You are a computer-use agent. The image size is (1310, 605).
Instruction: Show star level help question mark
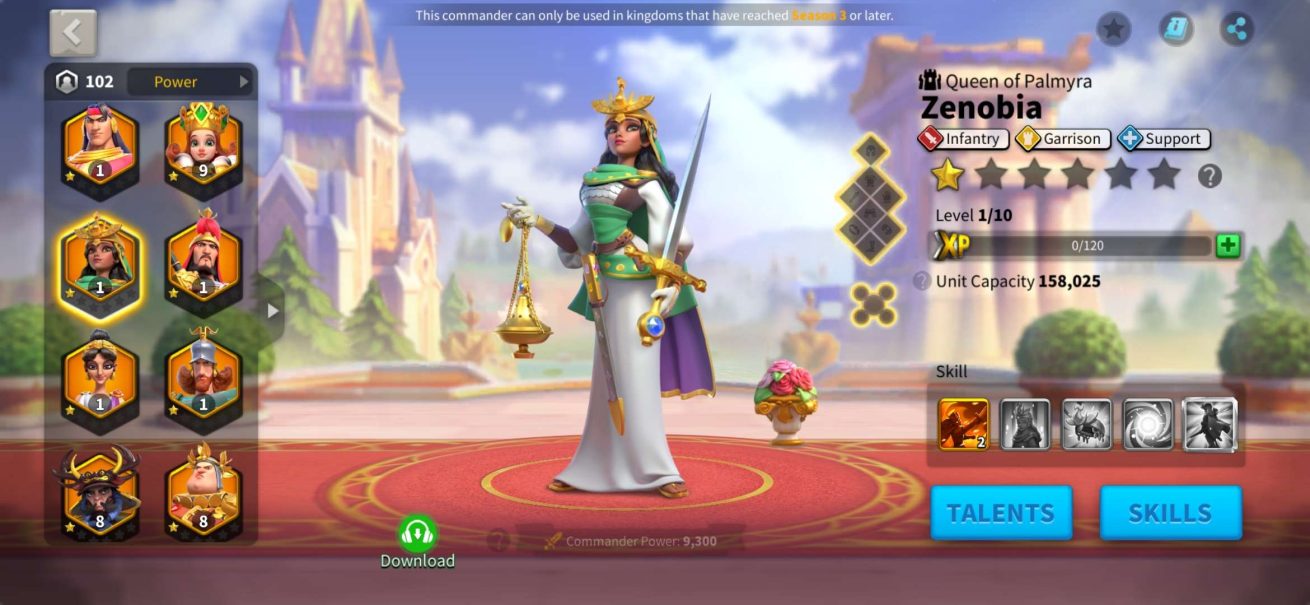[1210, 176]
